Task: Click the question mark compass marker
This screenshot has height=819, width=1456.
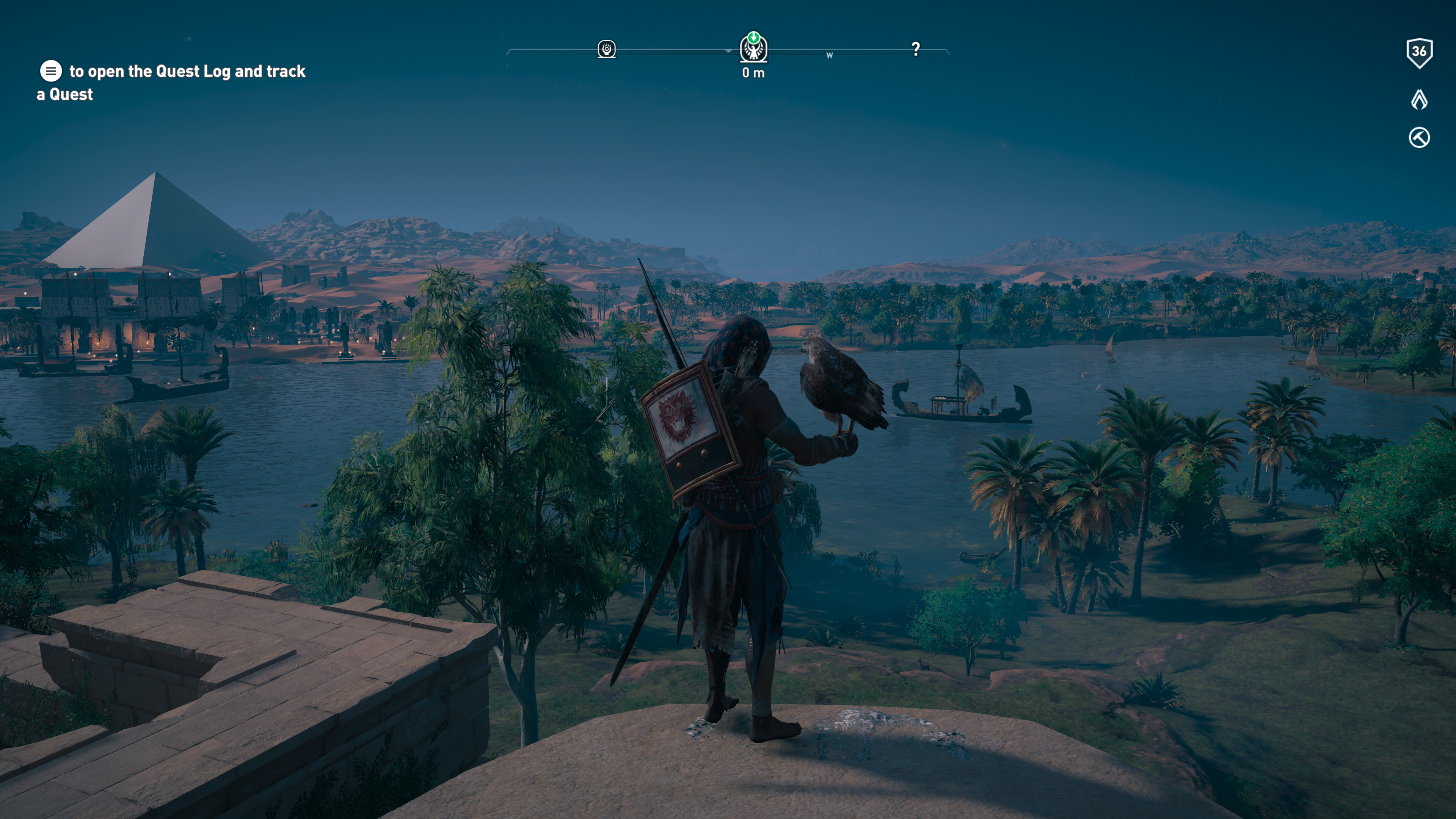Action: 916,49
